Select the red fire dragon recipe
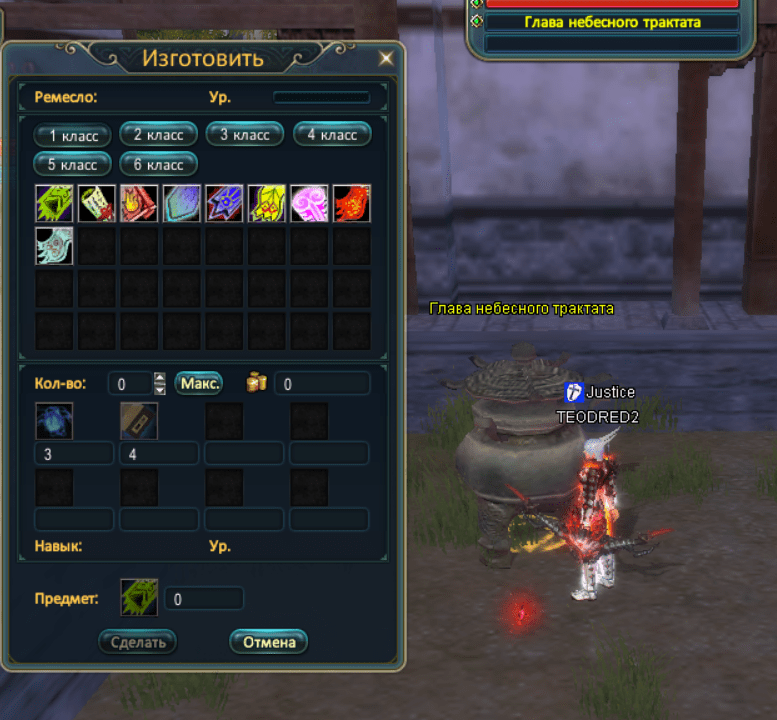The height and width of the screenshot is (720, 777). [352, 203]
